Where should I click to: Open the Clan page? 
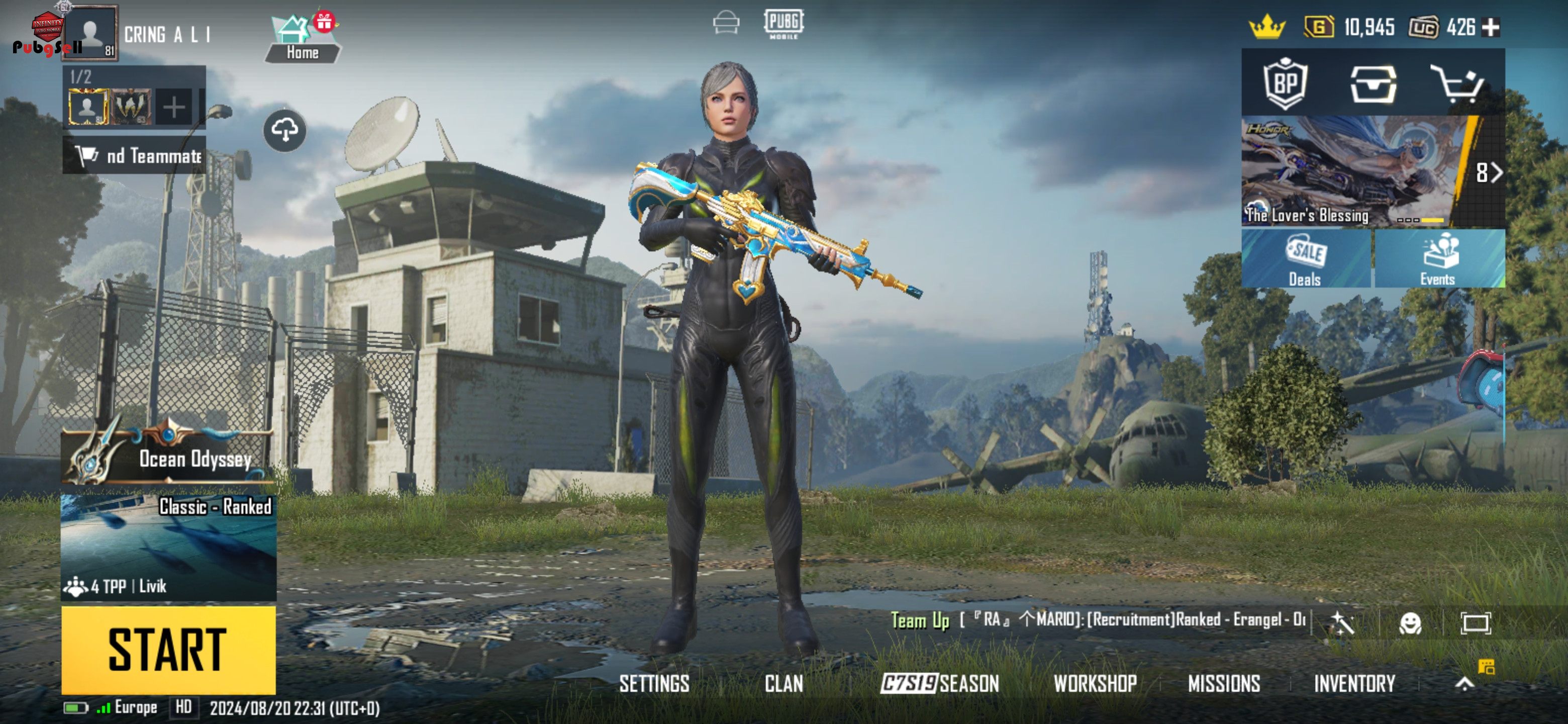tap(783, 684)
